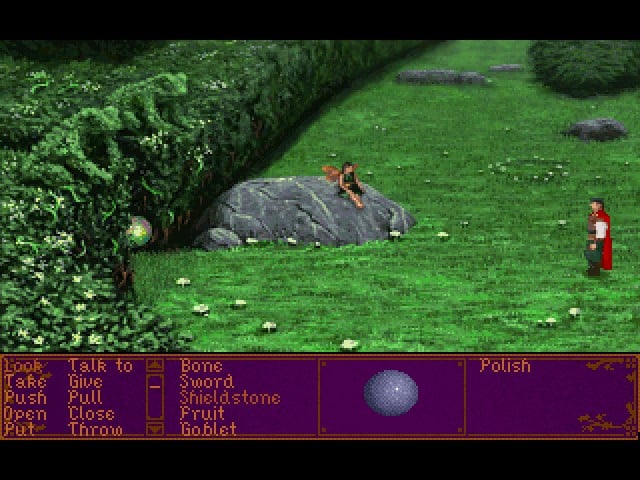Pick the Sword in the inventory list
This screenshot has height=480, width=640.
(206, 382)
